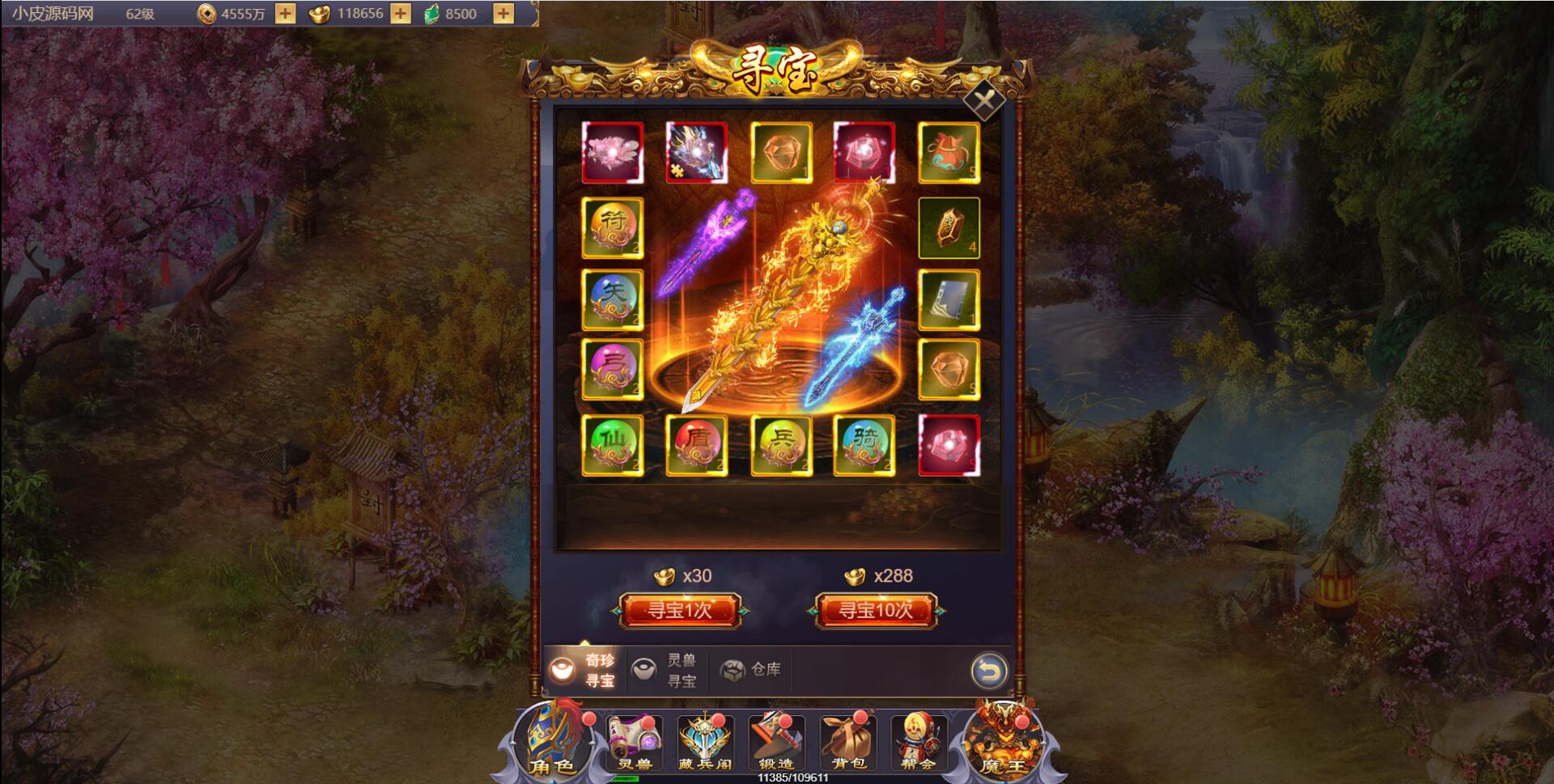1554x784 pixels.
Task: Click the 寻宝1次 button
Action: pos(680,611)
